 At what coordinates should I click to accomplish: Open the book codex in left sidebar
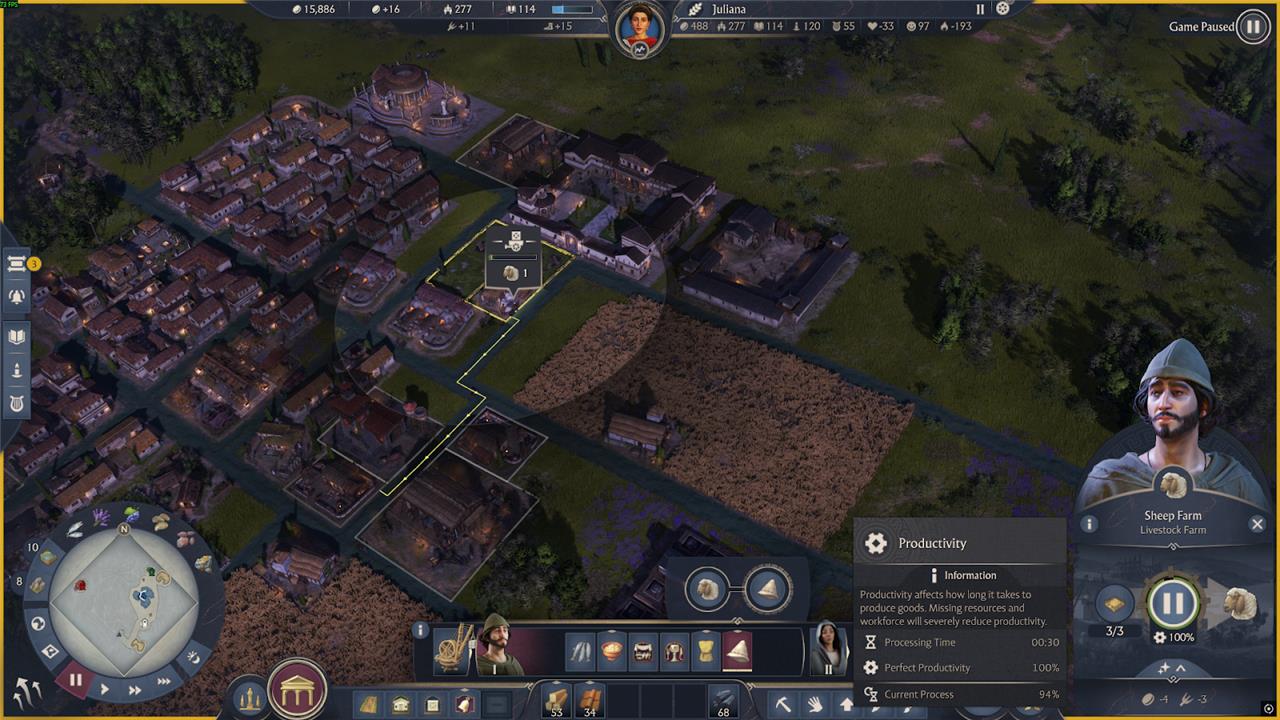point(16,337)
